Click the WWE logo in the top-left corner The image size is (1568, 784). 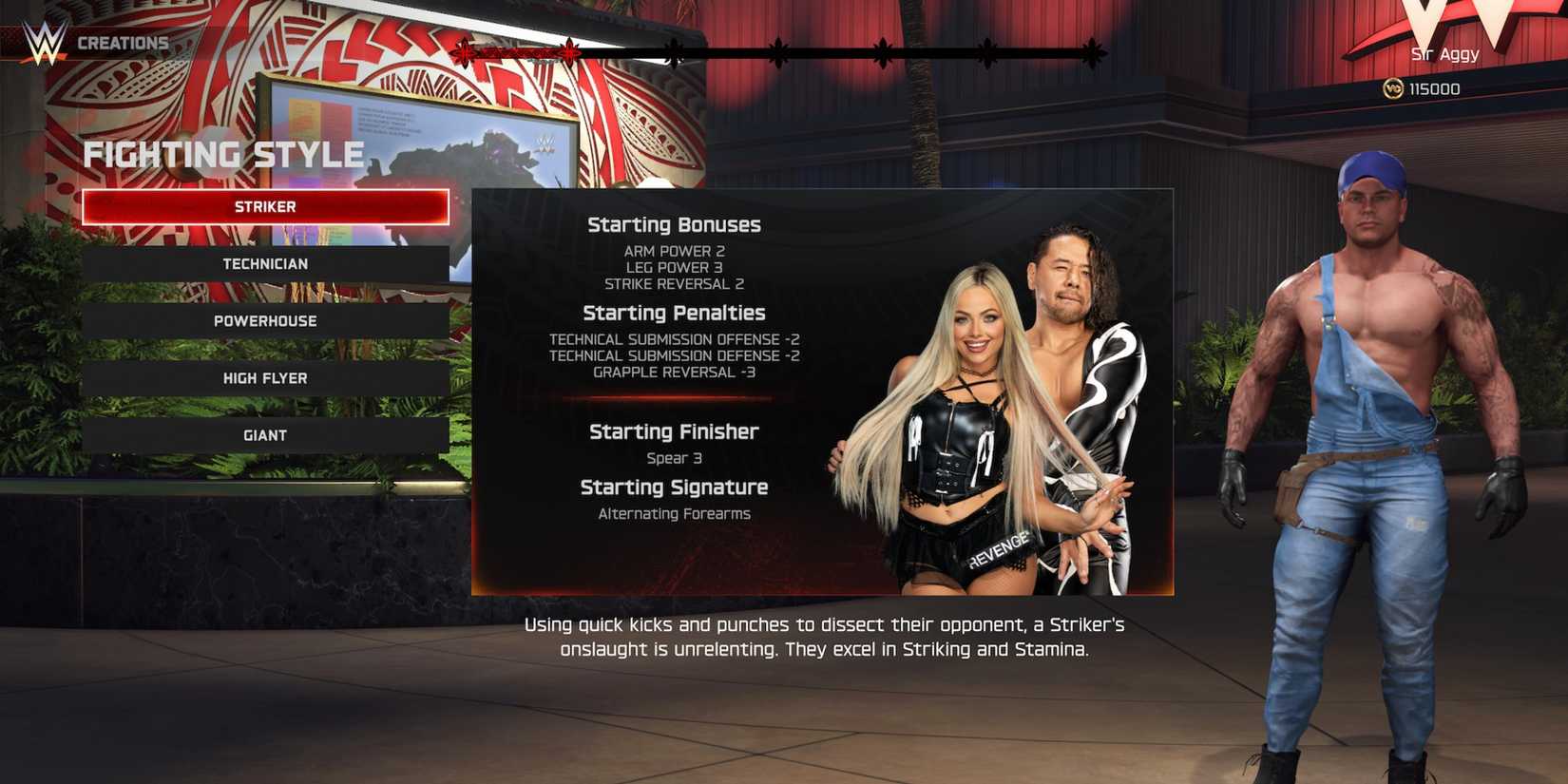point(45,40)
